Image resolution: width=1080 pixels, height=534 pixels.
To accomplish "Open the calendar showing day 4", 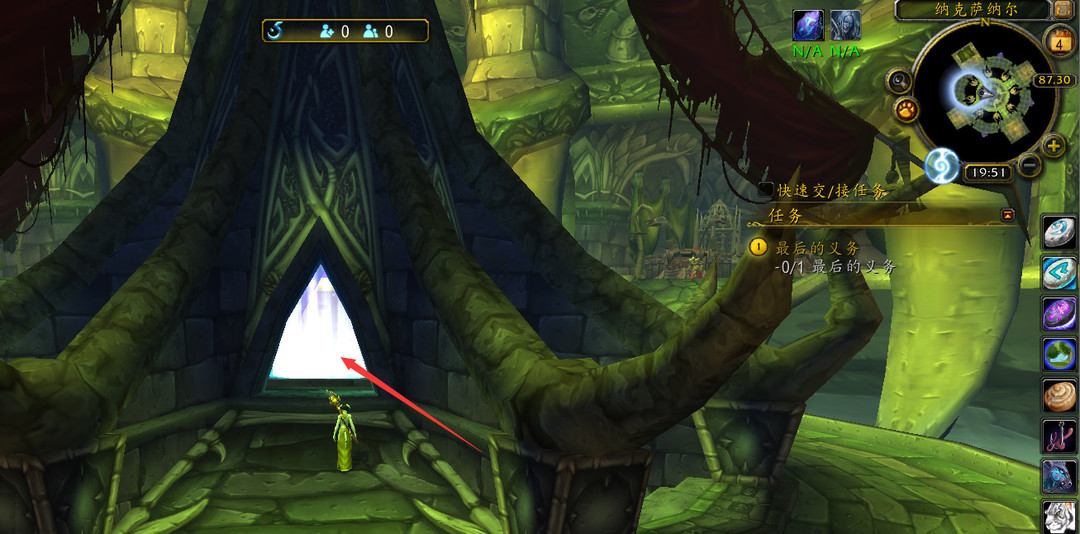I will [1058, 41].
